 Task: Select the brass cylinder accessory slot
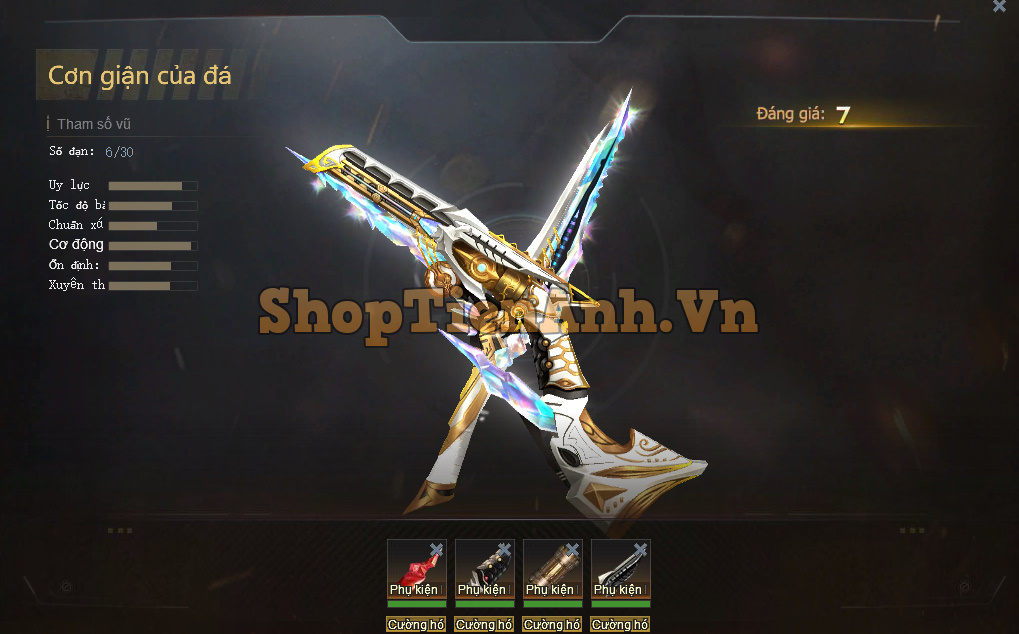[549, 570]
